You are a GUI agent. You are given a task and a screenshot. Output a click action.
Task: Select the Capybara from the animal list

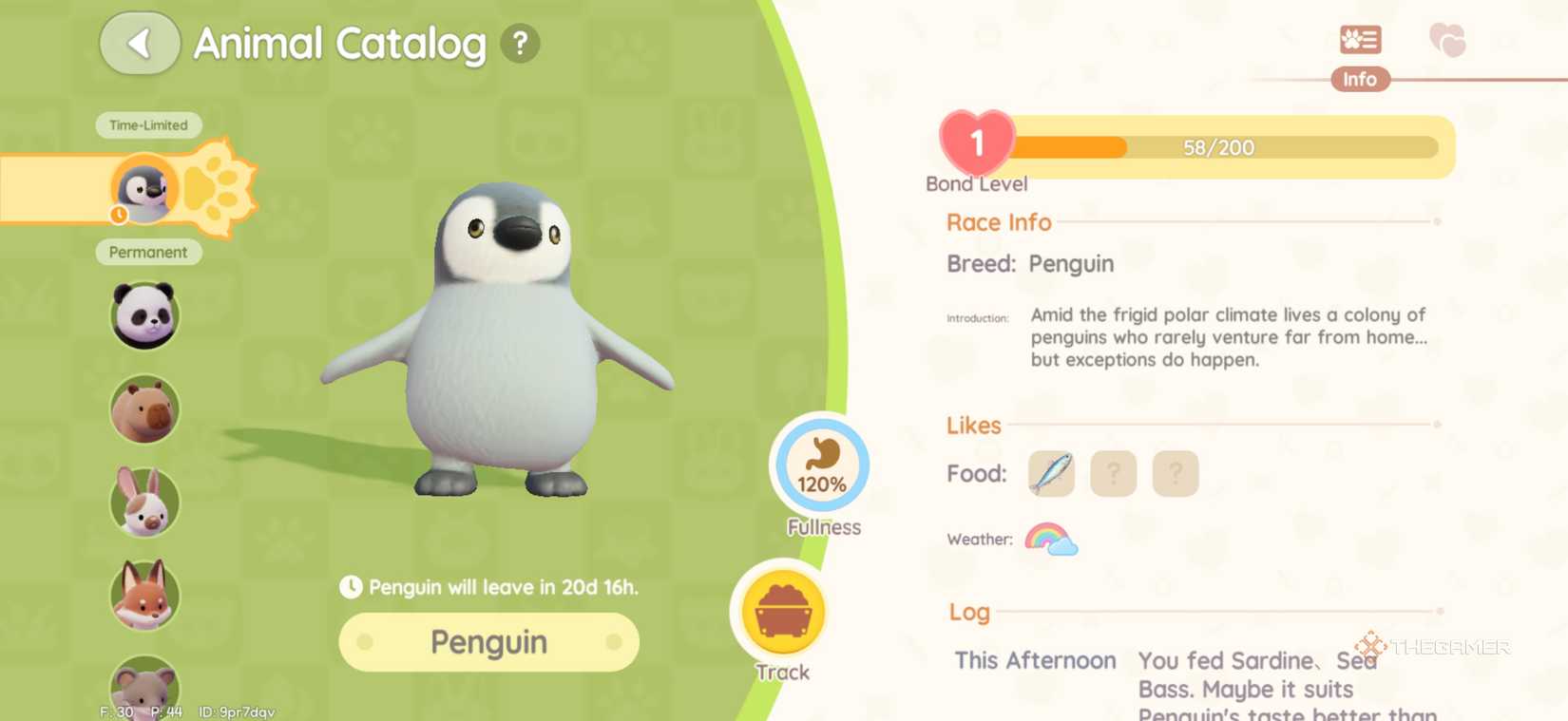[144, 408]
